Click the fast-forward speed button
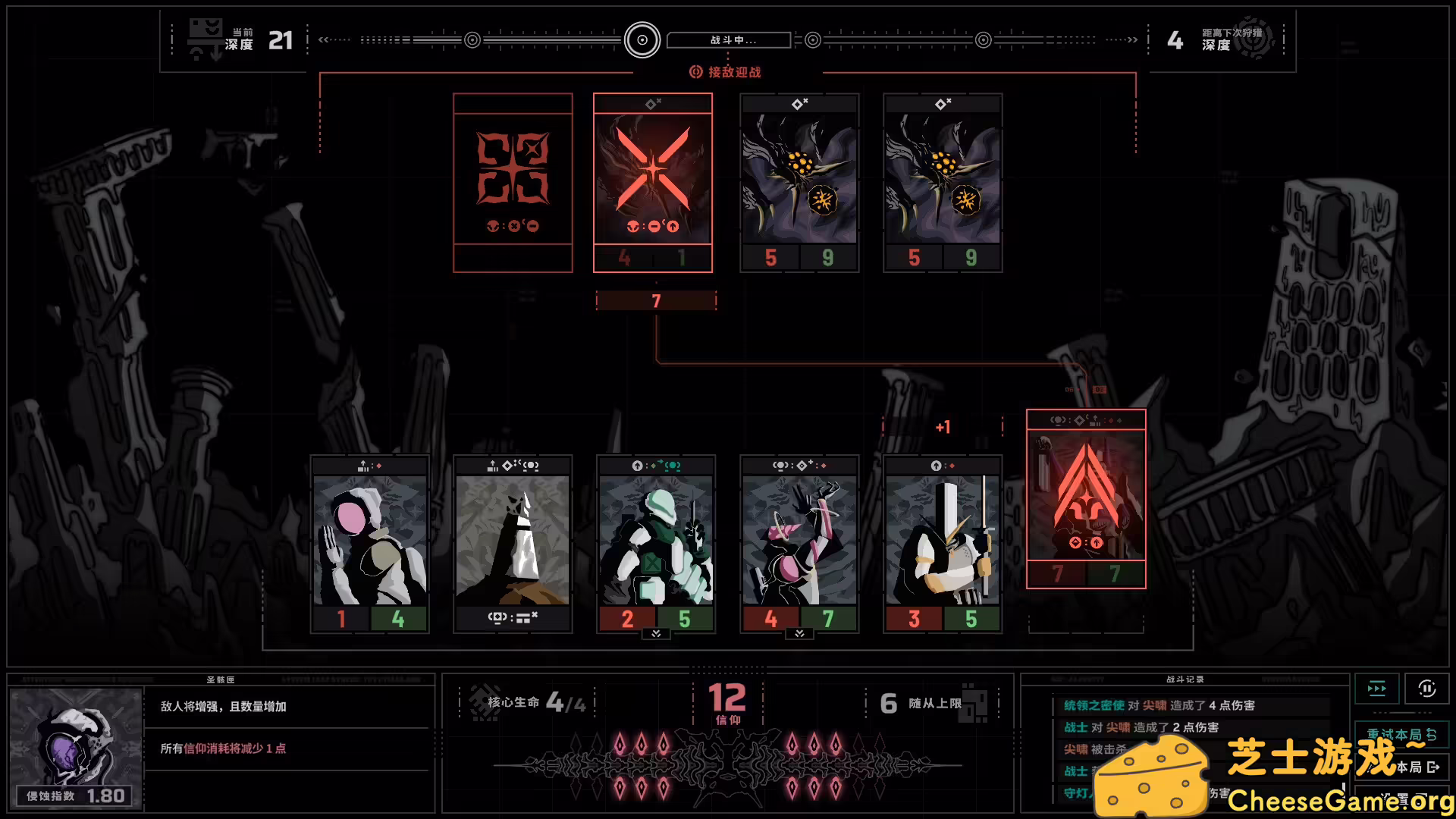This screenshot has height=819, width=1456. 1376,689
